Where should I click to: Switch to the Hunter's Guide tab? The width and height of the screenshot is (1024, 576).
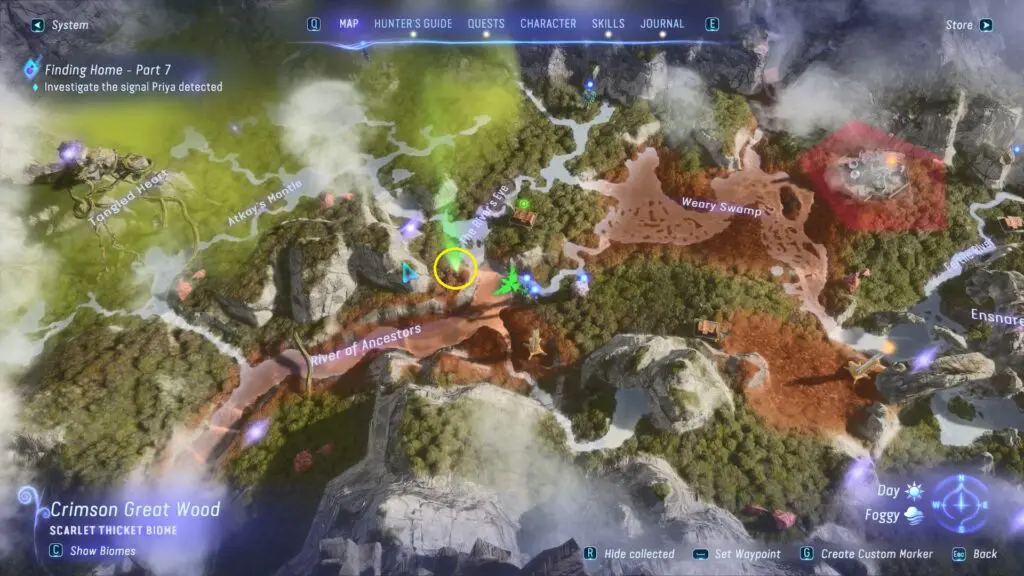click(x=413, y=24)
